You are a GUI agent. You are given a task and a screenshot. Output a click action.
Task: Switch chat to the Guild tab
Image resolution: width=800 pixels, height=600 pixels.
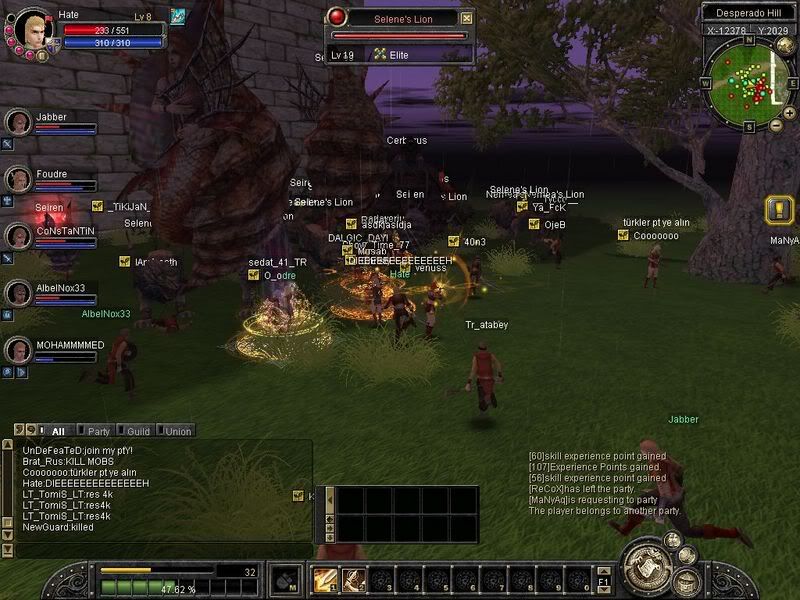coord(138,431)
